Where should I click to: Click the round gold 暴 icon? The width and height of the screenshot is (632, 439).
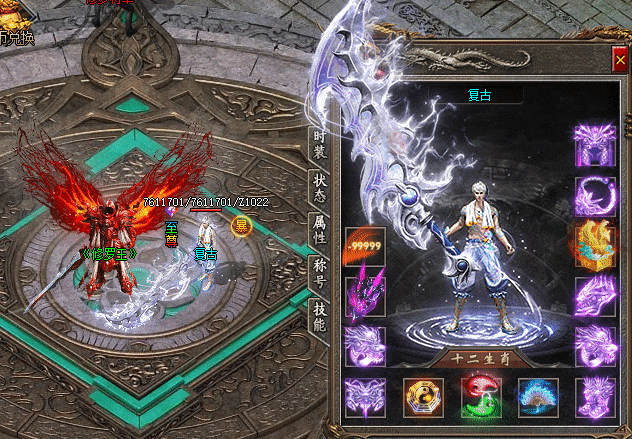point(241,225)
